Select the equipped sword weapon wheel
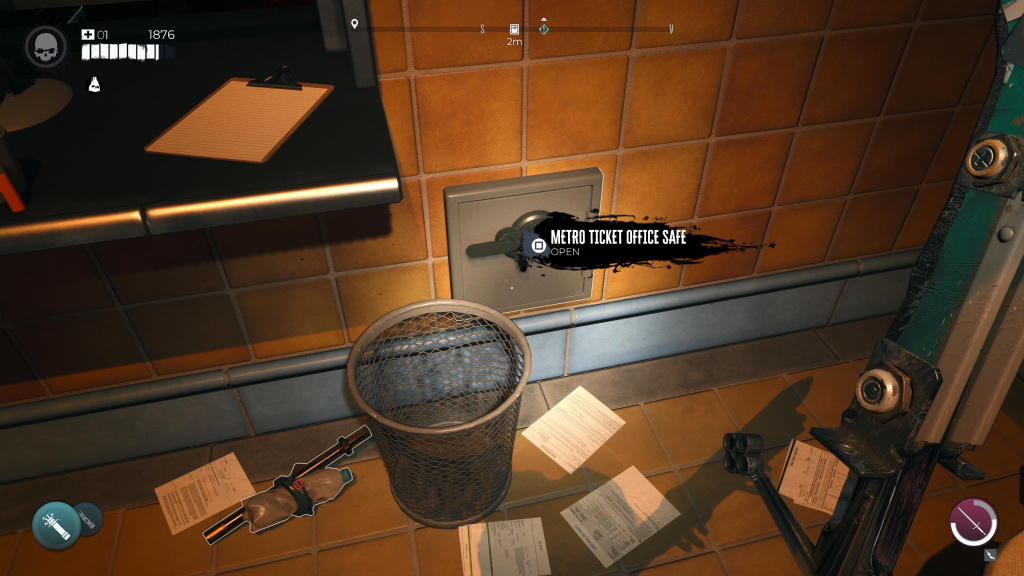 (973, 523)
